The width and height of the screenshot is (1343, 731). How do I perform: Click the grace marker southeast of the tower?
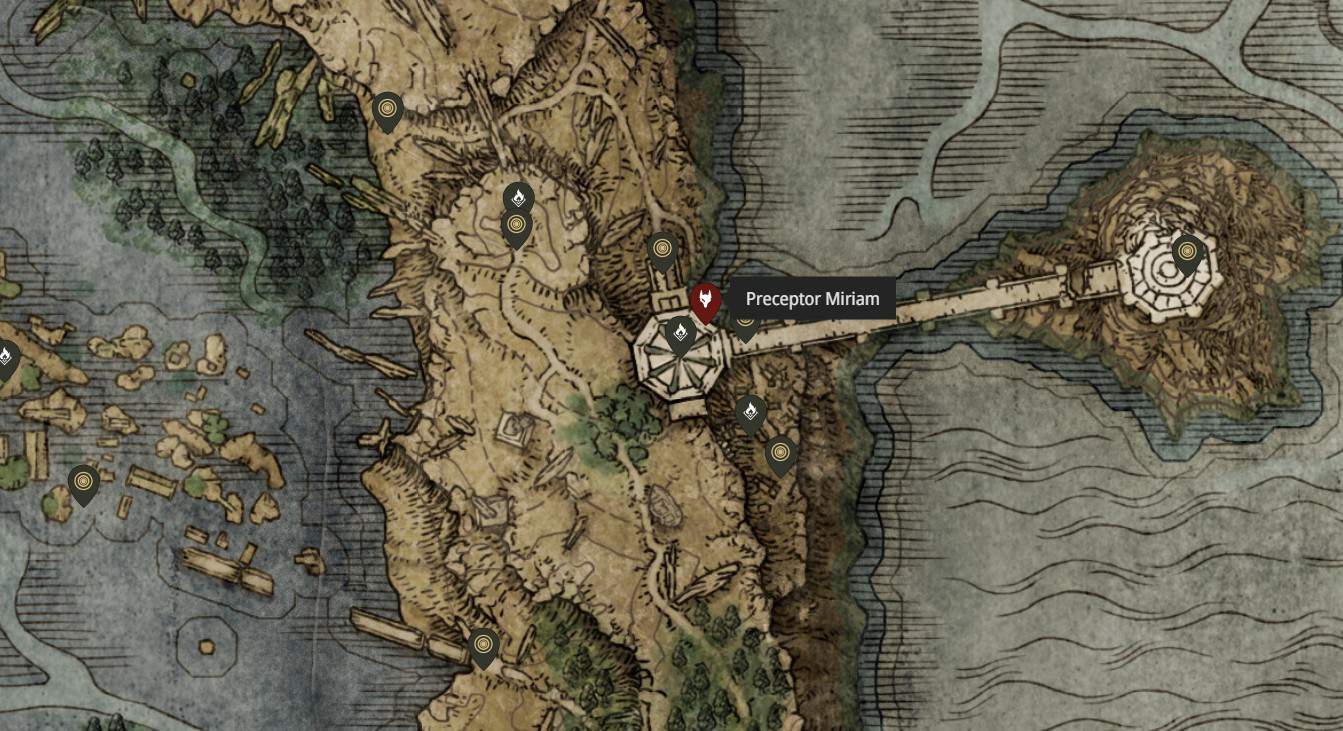point(781,452)
